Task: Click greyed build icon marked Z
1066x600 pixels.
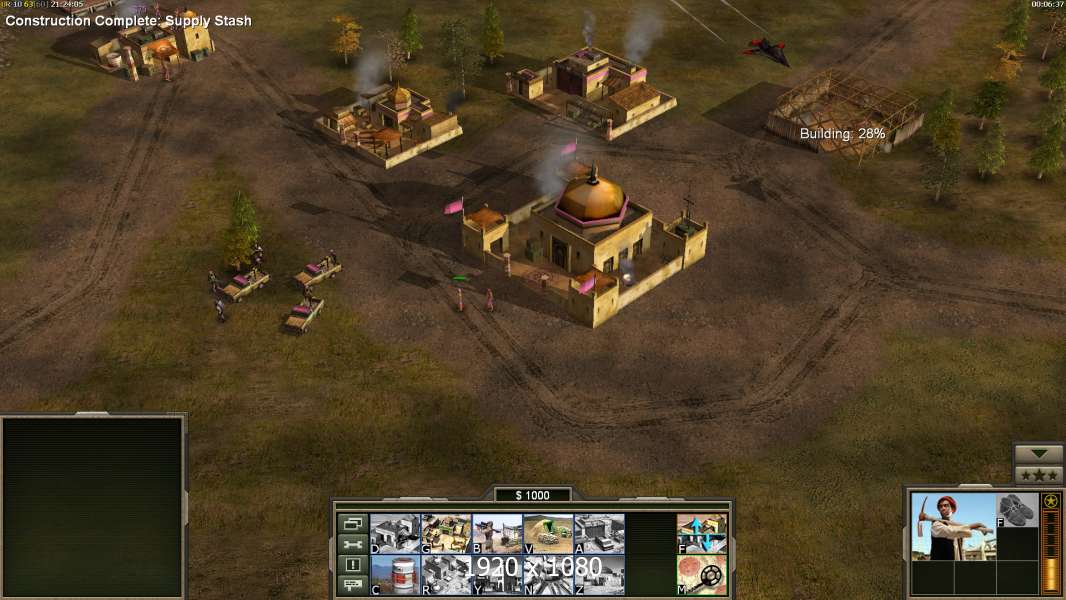Action: pyautogui.click(x=599, y=574)
